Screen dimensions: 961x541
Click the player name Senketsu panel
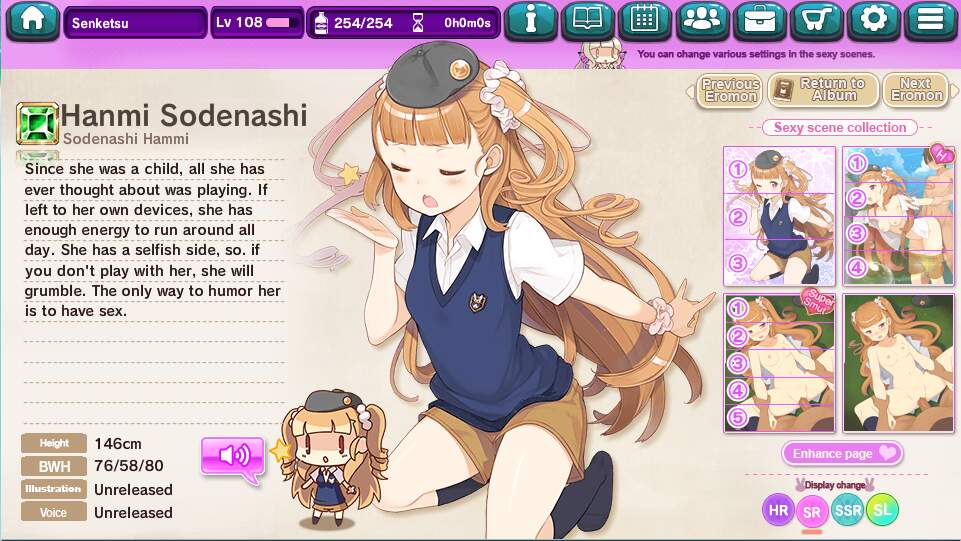click(136, 22)
